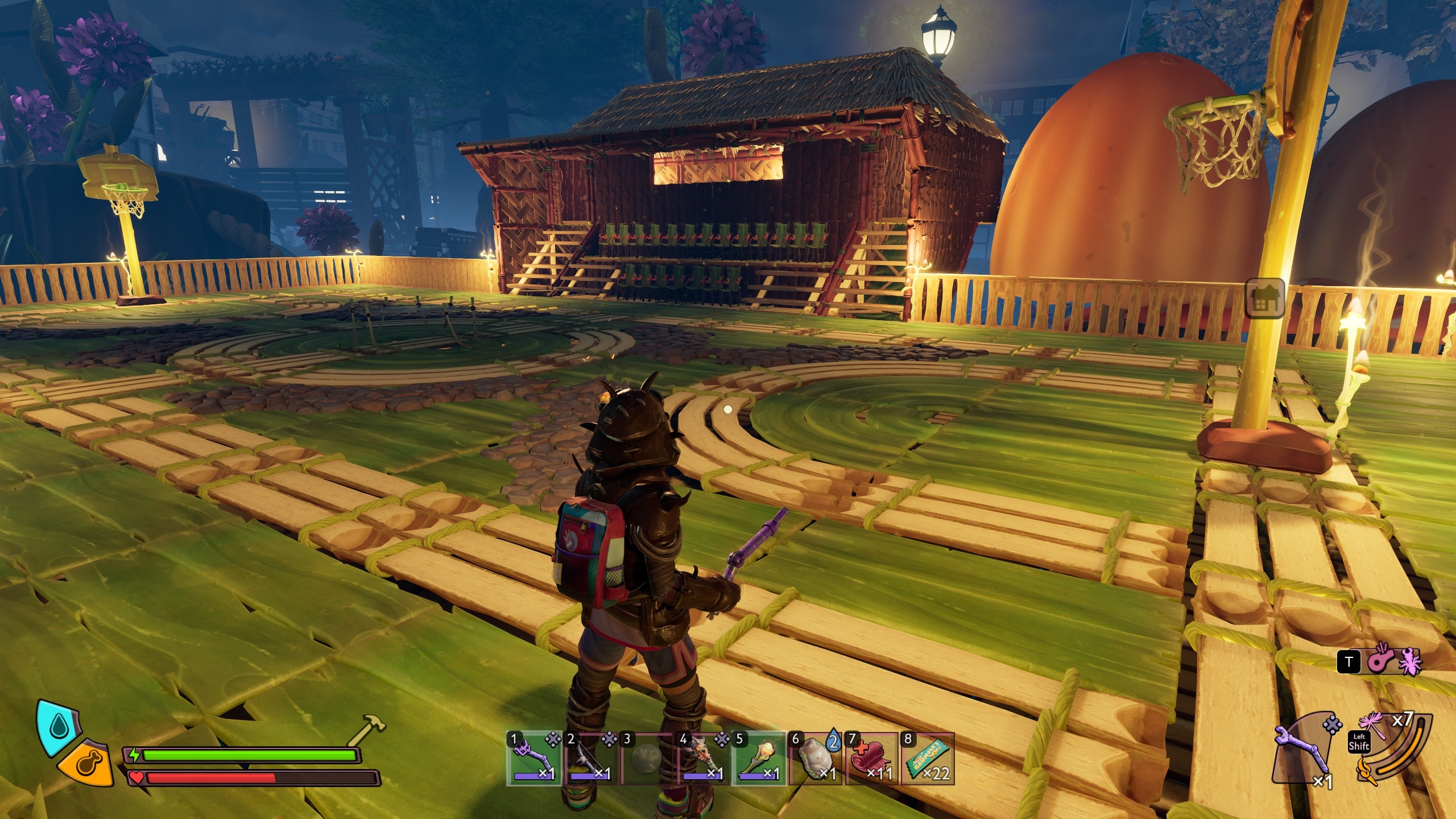Equip the spiked club in hotbar slot 4
The width and height of the screenshot is (1456, 819).
tap(703, 759)
